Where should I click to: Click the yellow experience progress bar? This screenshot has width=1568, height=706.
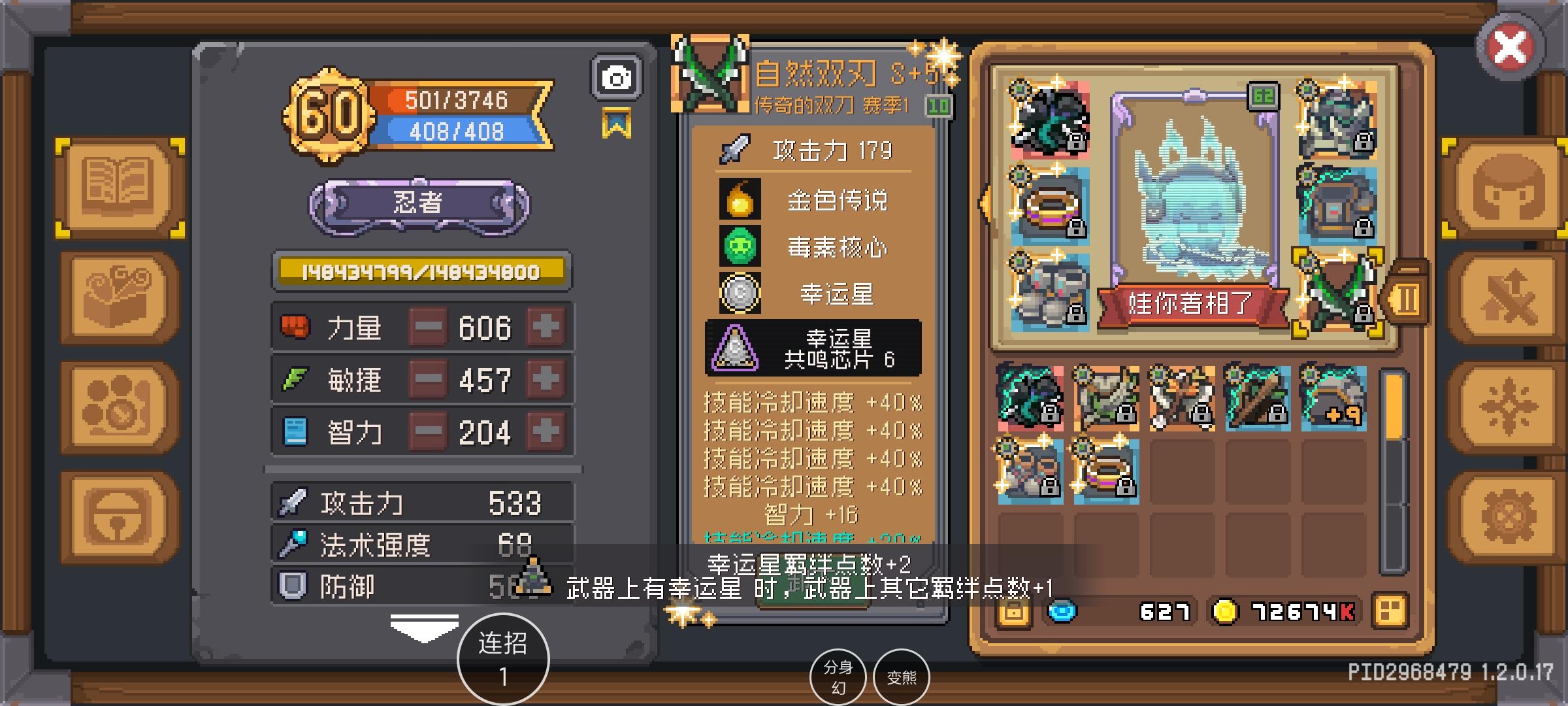point(421,270)
